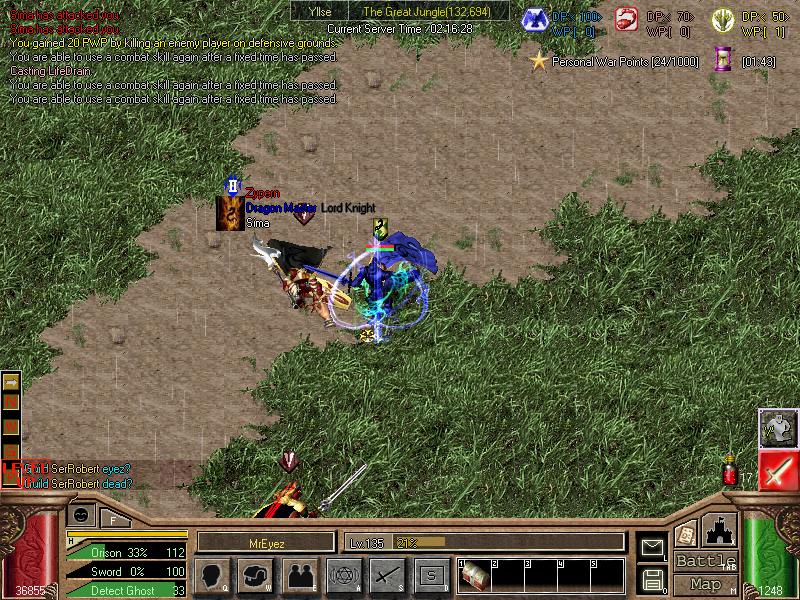Open the hexagram magic button
800x600 pixels.
pos(345,575)
